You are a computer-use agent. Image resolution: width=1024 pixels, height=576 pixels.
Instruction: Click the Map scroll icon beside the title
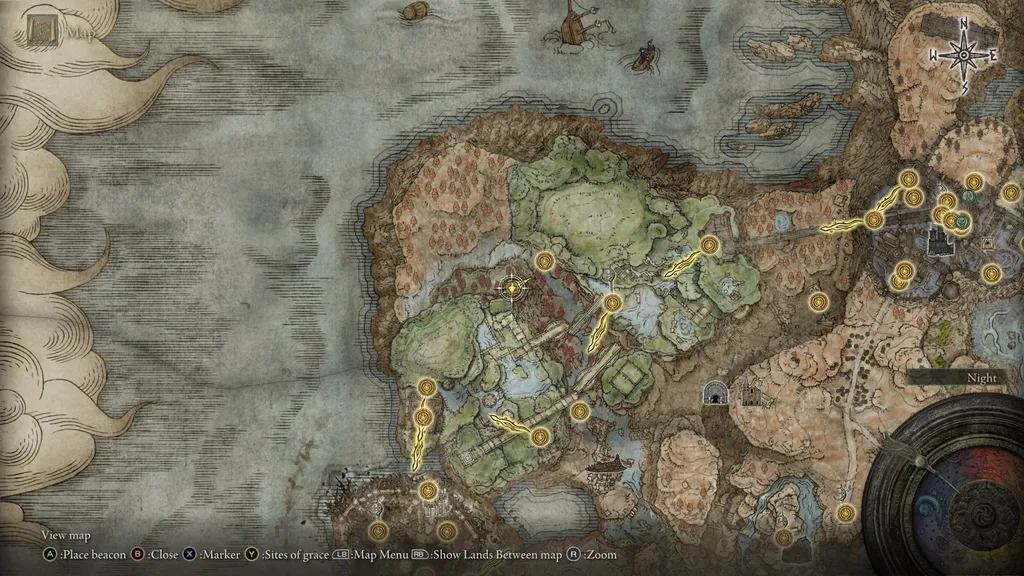pos(42,31)
